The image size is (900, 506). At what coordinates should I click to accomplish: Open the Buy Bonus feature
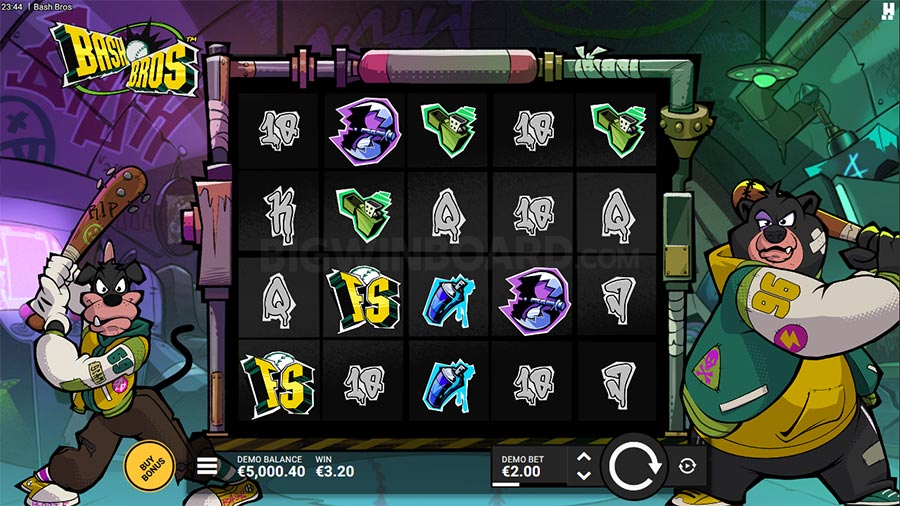(149, 463)
